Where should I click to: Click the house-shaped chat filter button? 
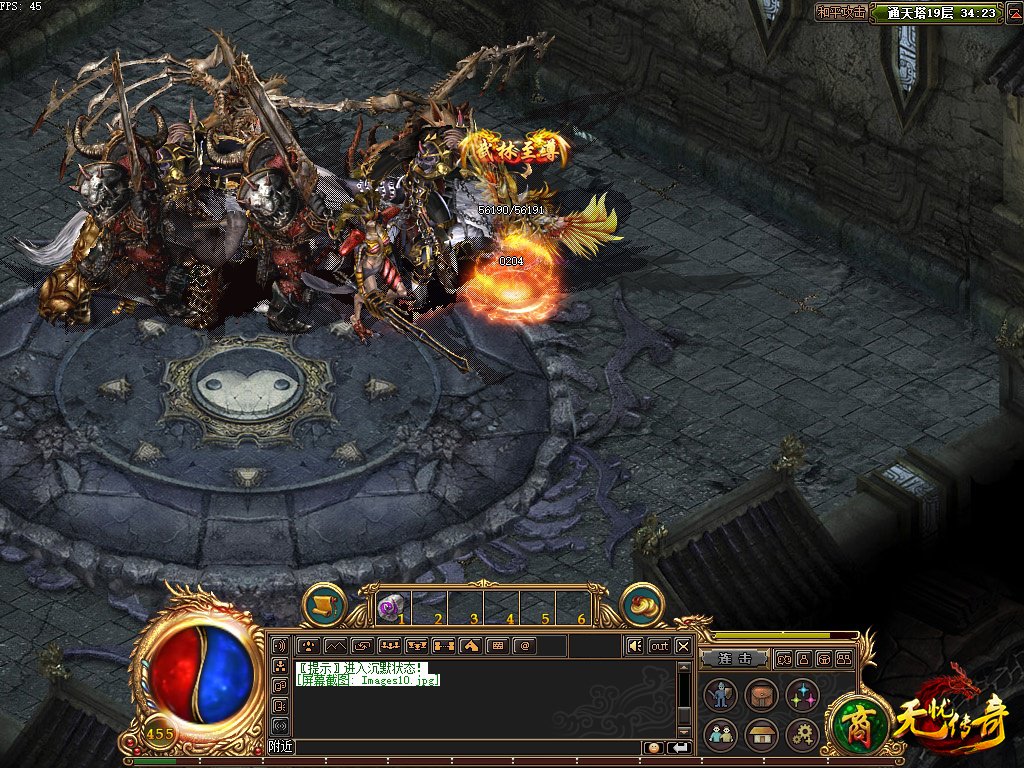469,646
